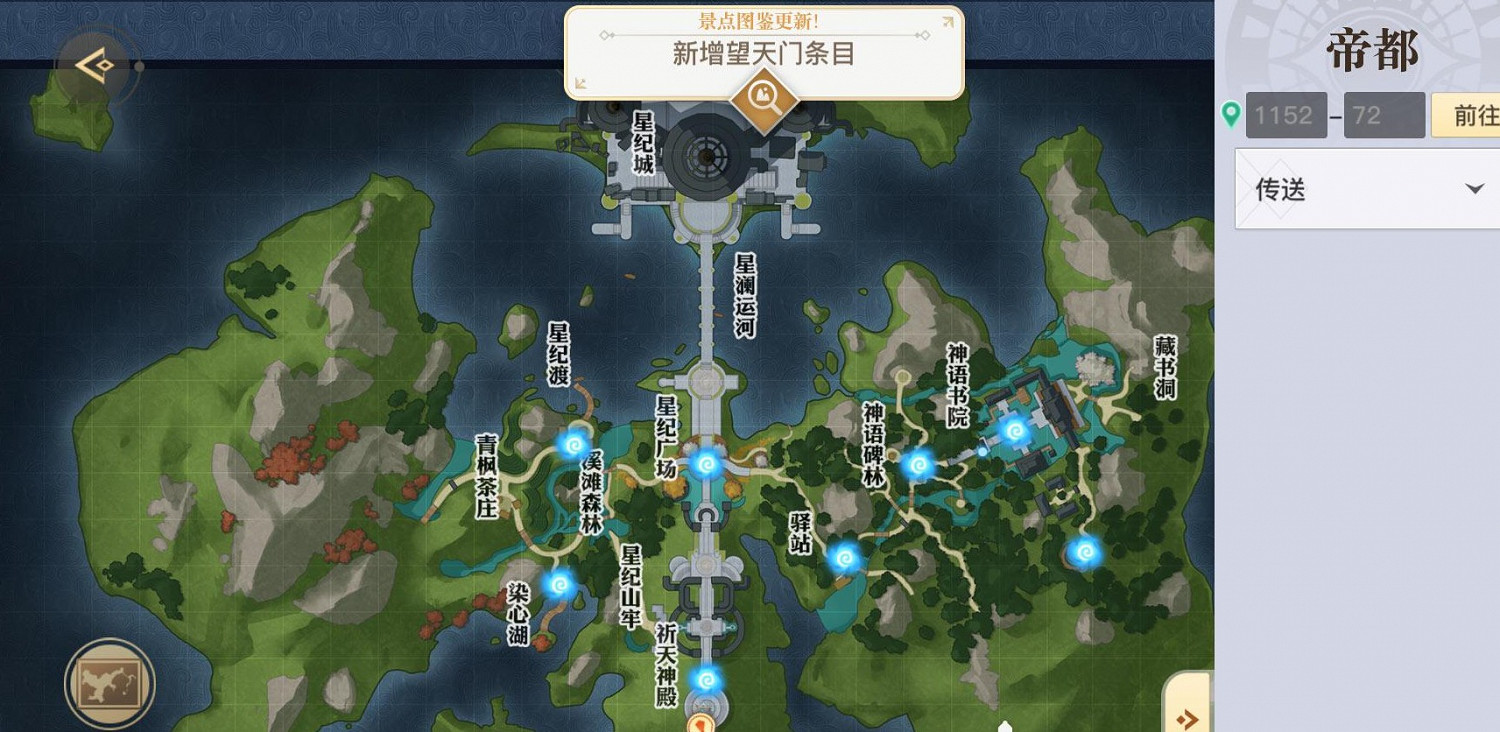This screenshot has height=732, width=1500.
Task: Open the world map thumbnail bottom-left
Action: click(x=110, y=685)
